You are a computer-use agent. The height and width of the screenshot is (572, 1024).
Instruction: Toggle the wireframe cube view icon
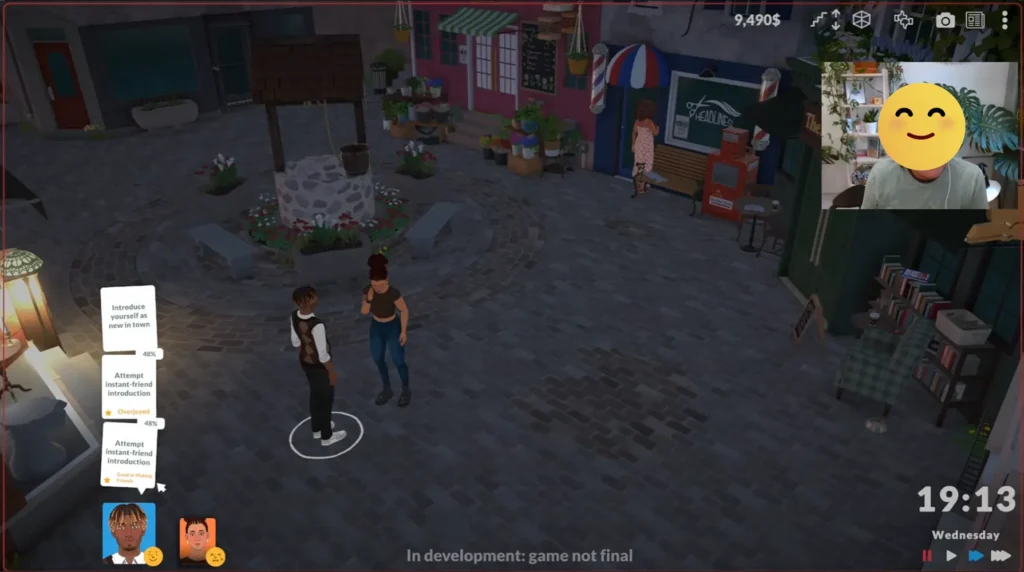coord(861,19)
